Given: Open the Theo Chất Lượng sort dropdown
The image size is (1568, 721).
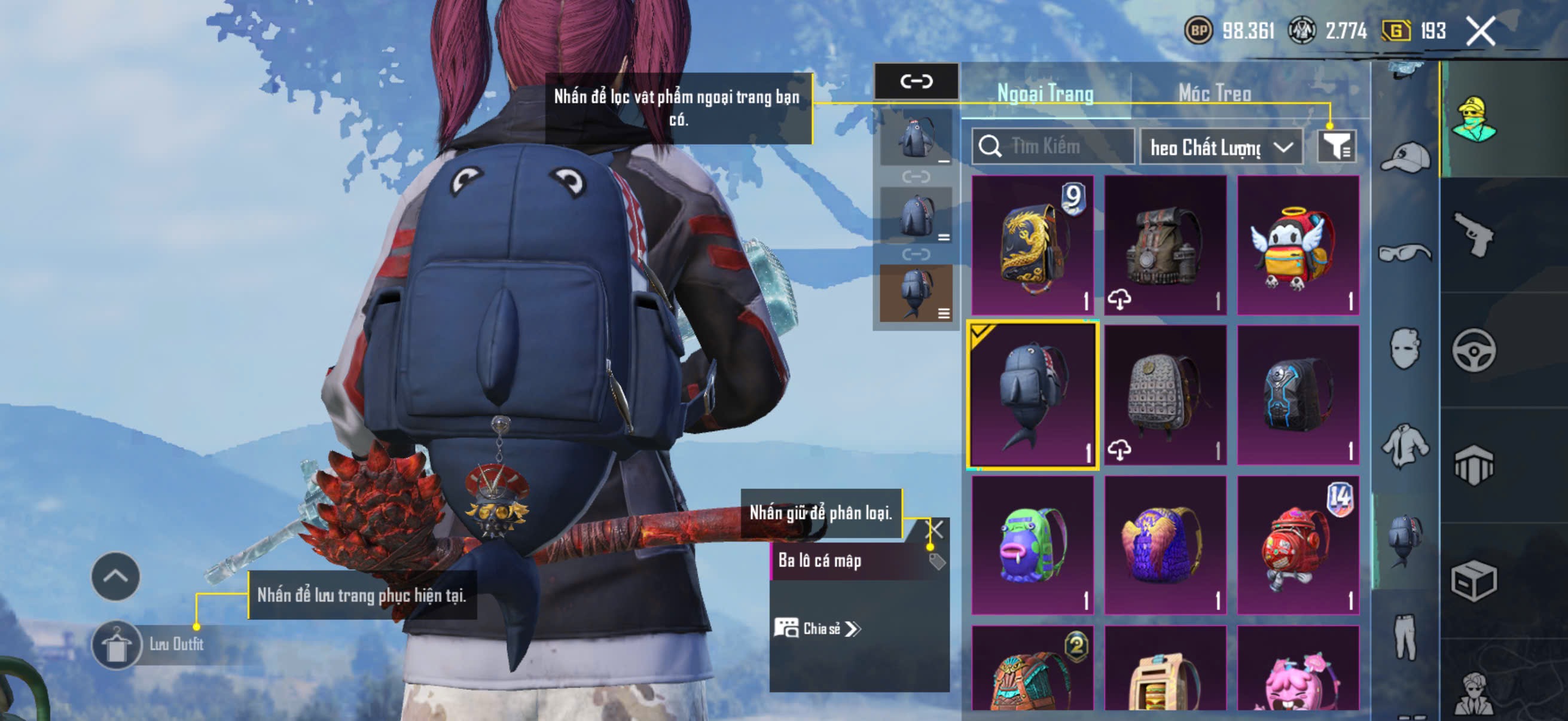Looking at the screenshot, I should pyautogui.click(x=1221, y=147).
